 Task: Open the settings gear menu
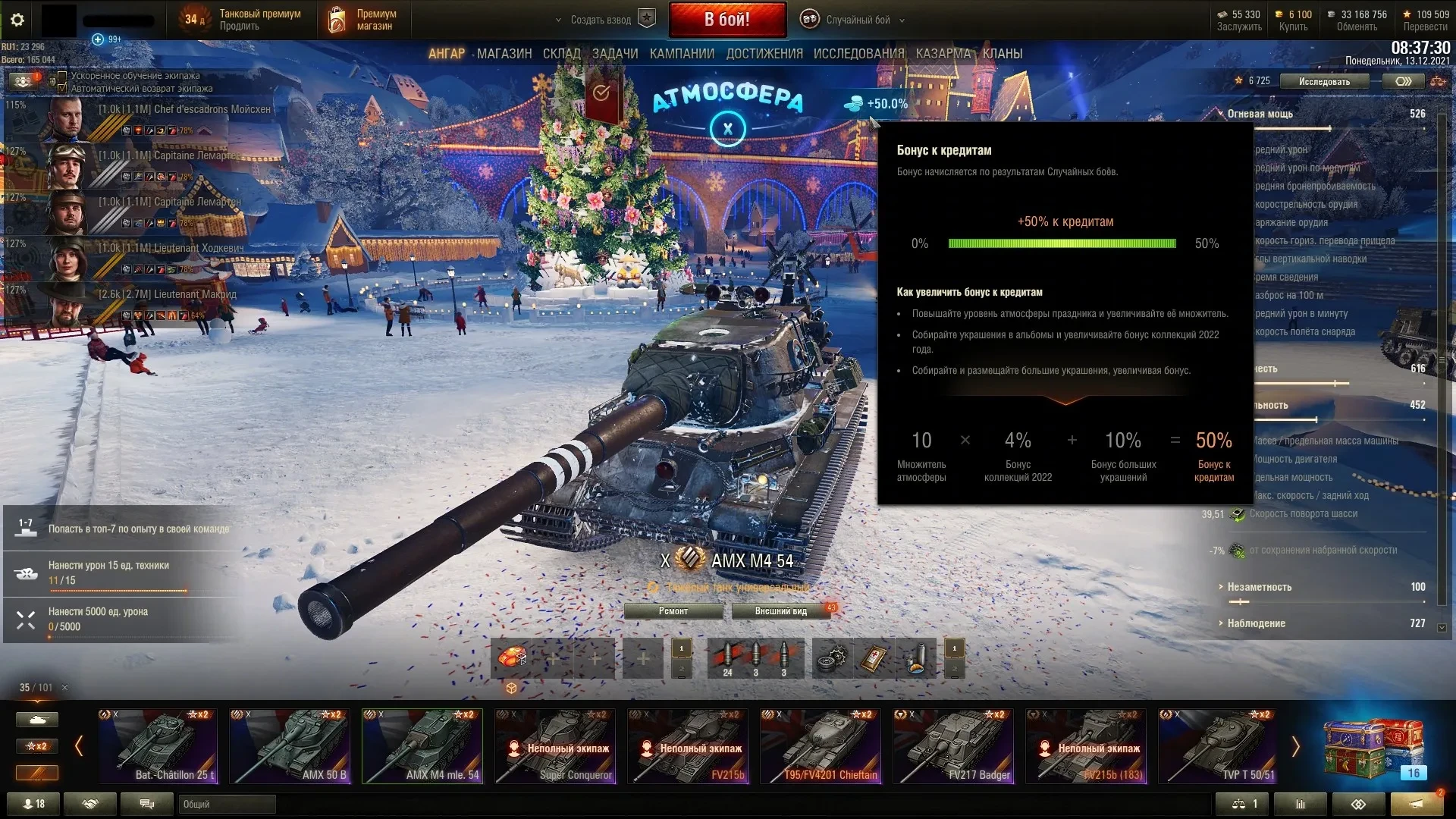(x=17, y=20)
